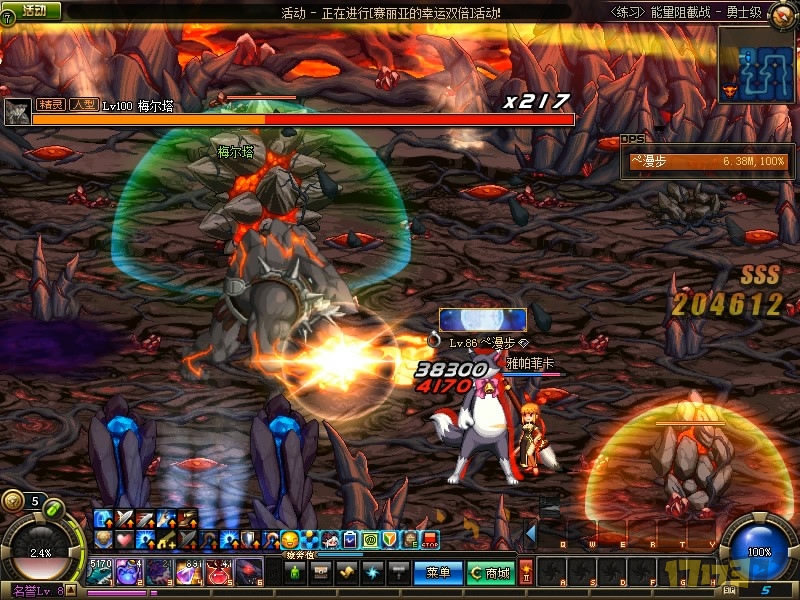The image size is (800, 600).
Task: Open the 商城 shop
Action: click(x=490, y=573)
